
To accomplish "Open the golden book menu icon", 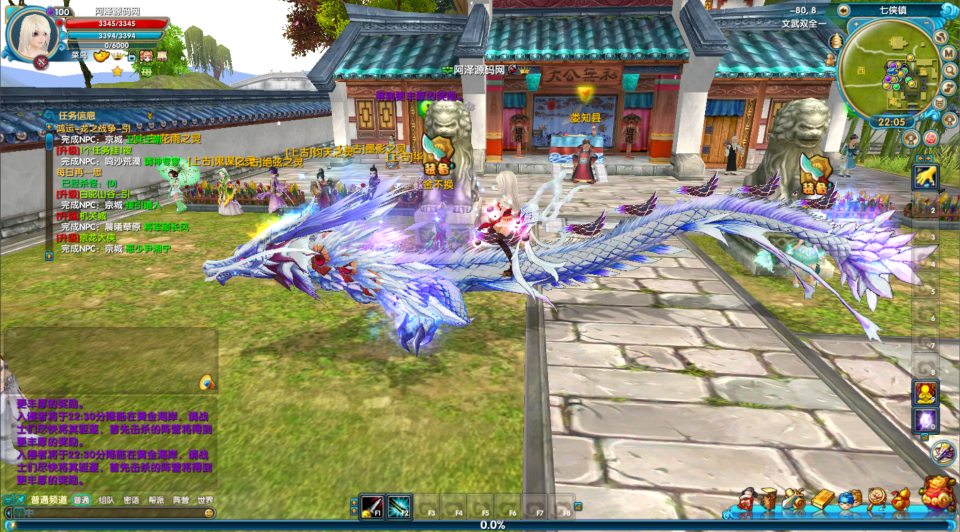I will point(822,498).
